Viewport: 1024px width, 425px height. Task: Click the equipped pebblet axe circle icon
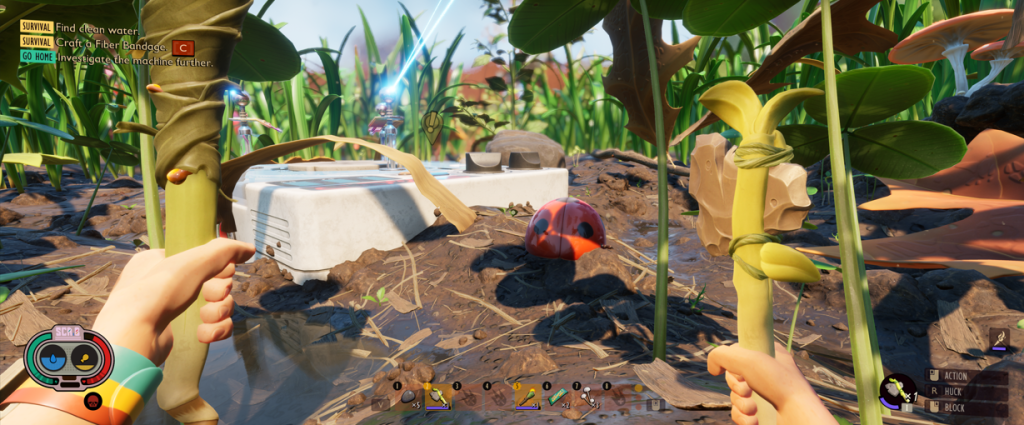pos(897,388)
